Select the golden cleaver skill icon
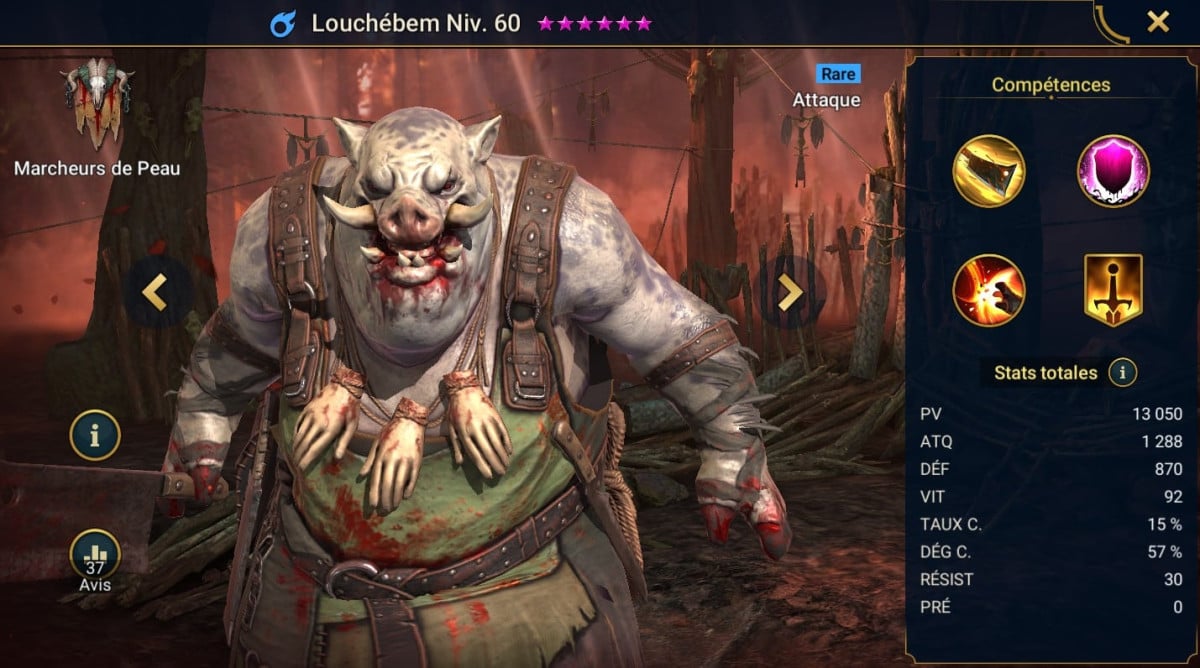1200x668 pixels. click(989, 172)
